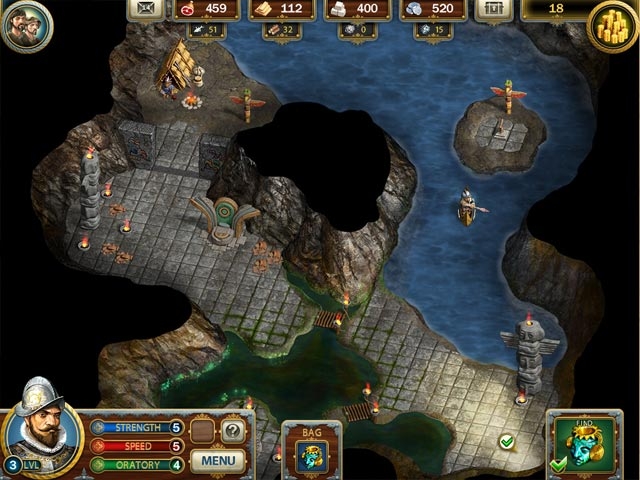Click the gold coins stack icon
Viewport: 640px width, 480px height.
pos(614,20)
